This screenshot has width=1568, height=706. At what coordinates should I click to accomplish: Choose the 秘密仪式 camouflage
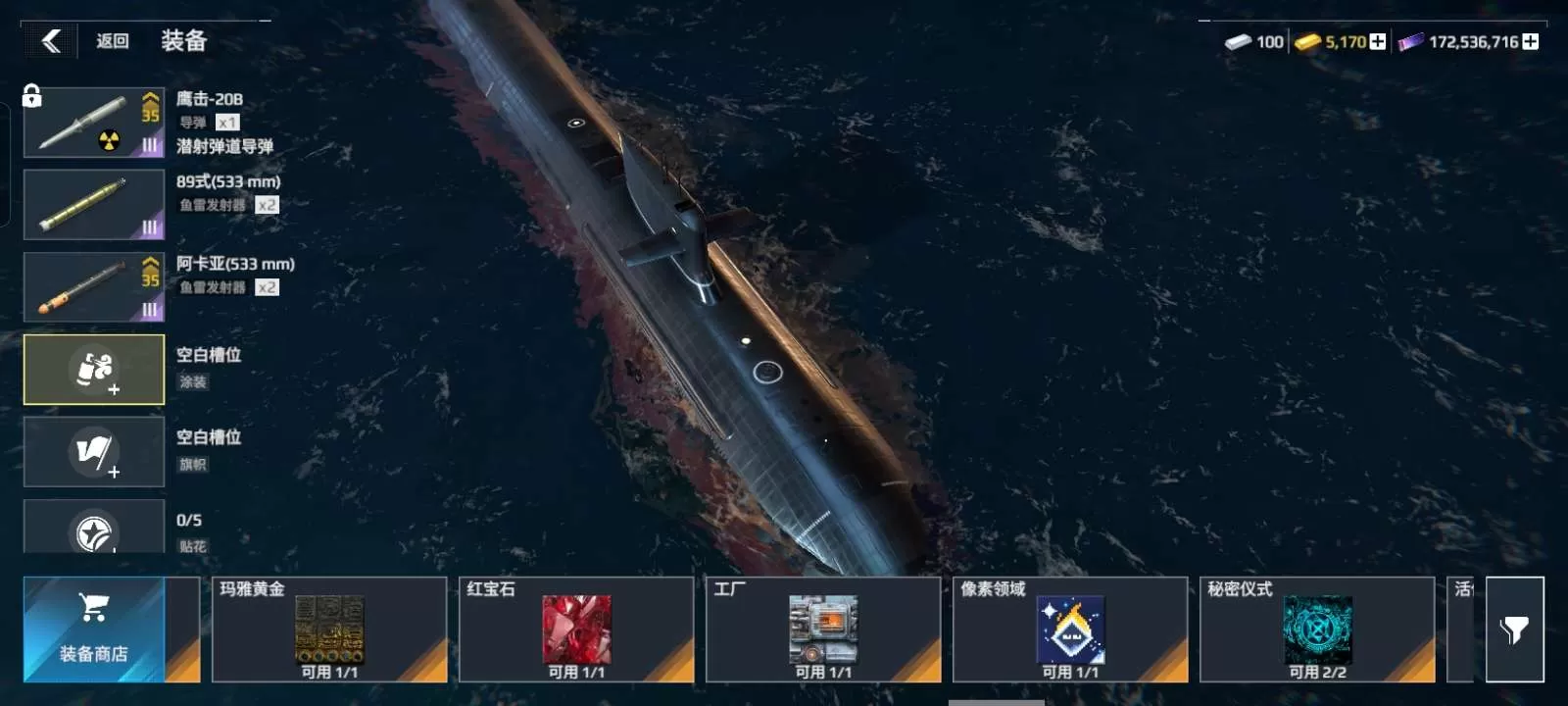(1317, 630)
